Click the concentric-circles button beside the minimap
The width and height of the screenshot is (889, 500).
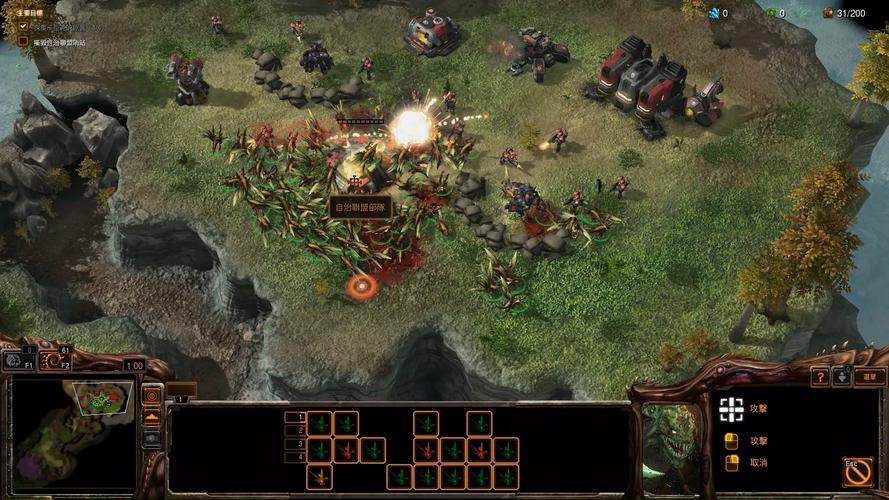pos(152,394)
